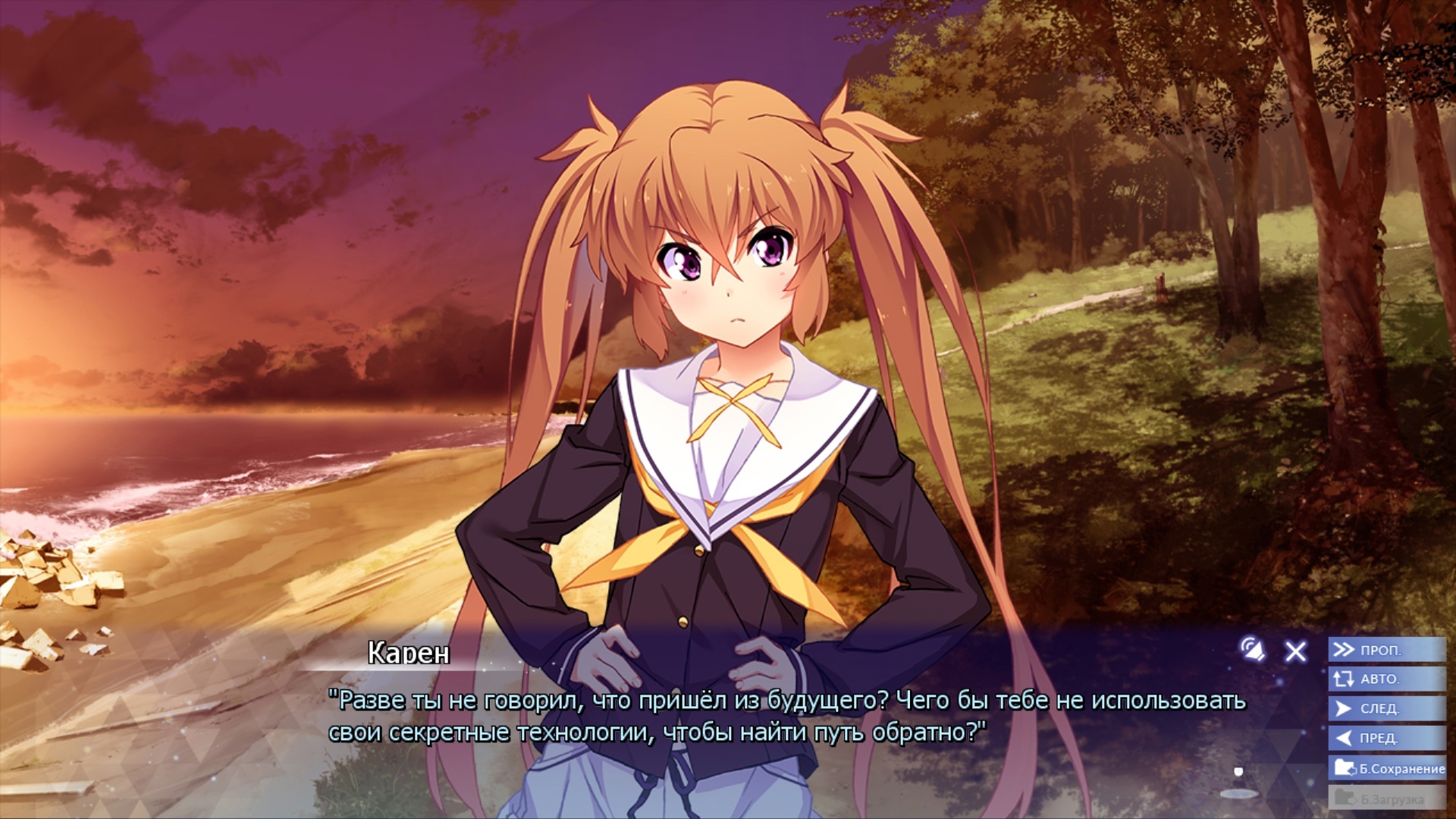Advance with the СЛЕД. button
The width and height of the screenshot is (1456, 819).
pyautogui.click(x=1386, y=708)
